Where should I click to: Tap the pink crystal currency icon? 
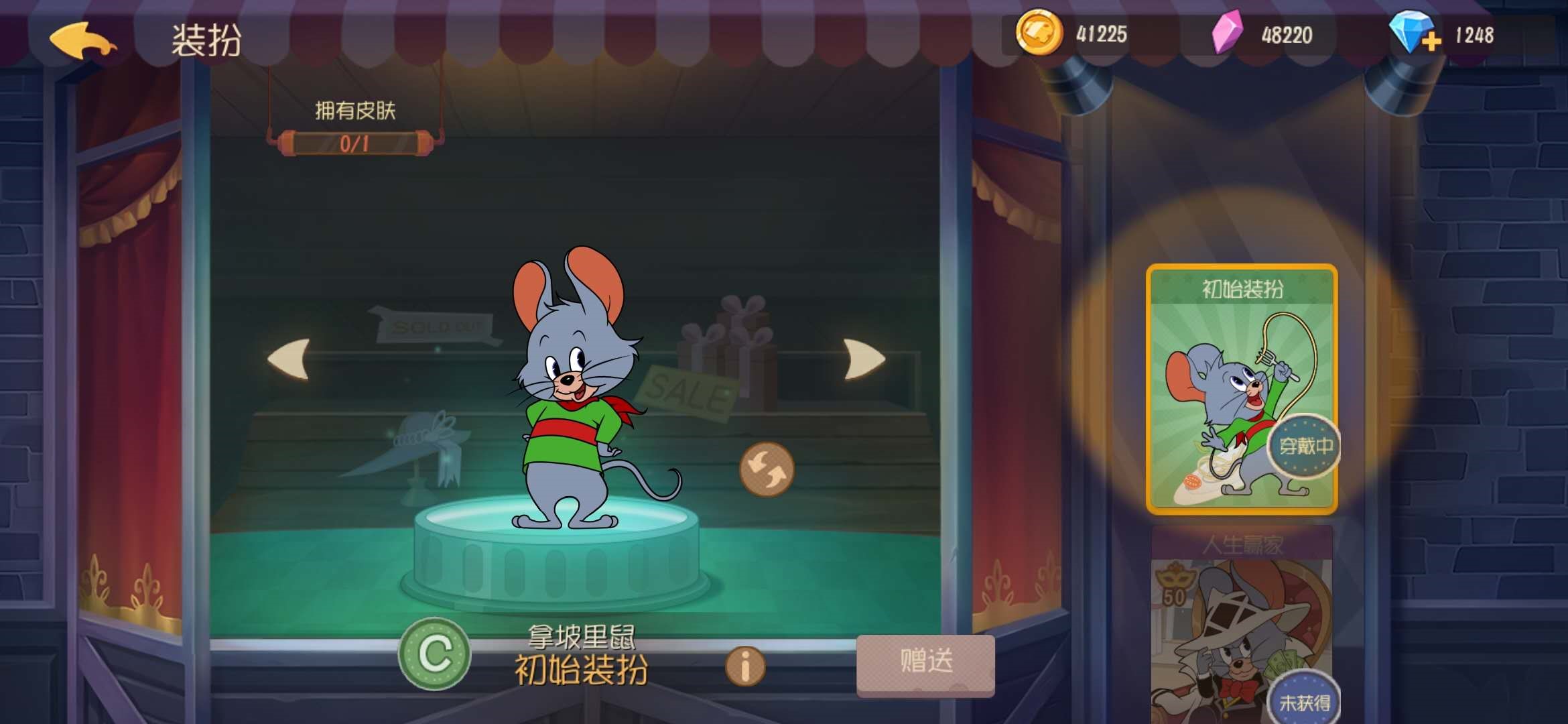click(1228, 32)
